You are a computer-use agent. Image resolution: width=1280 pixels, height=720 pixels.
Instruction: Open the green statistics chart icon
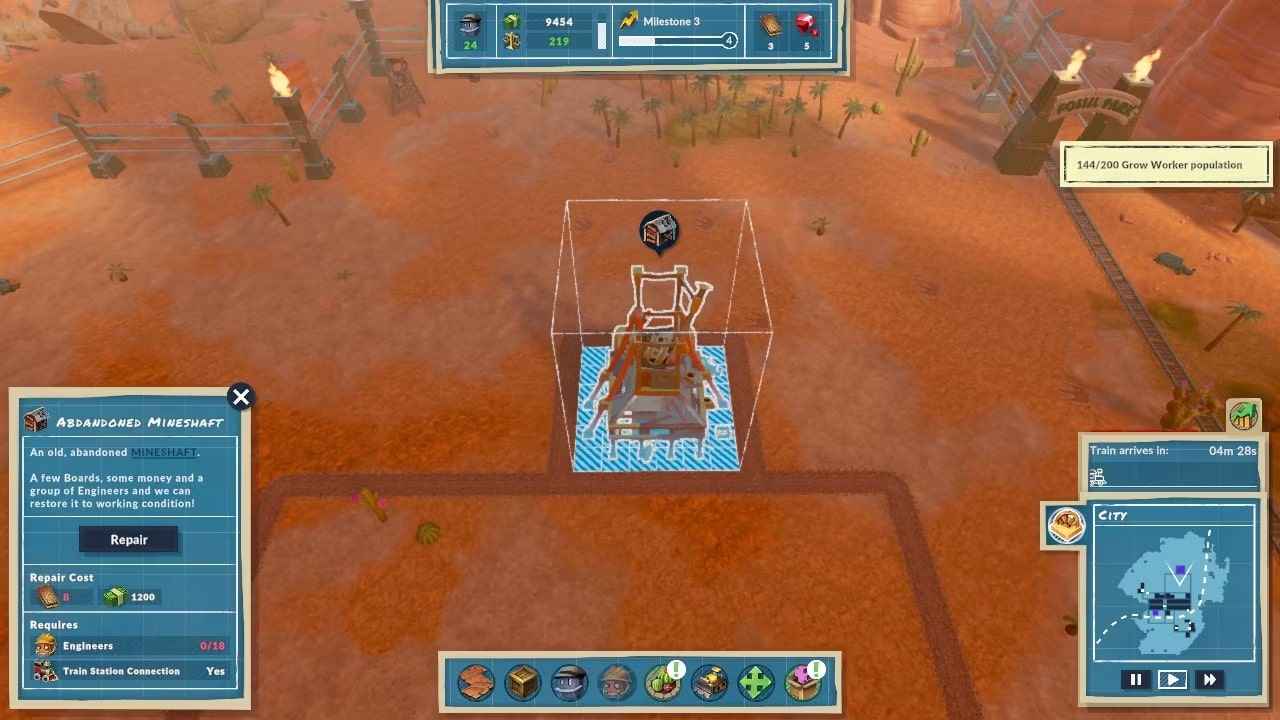point(1243,415)
